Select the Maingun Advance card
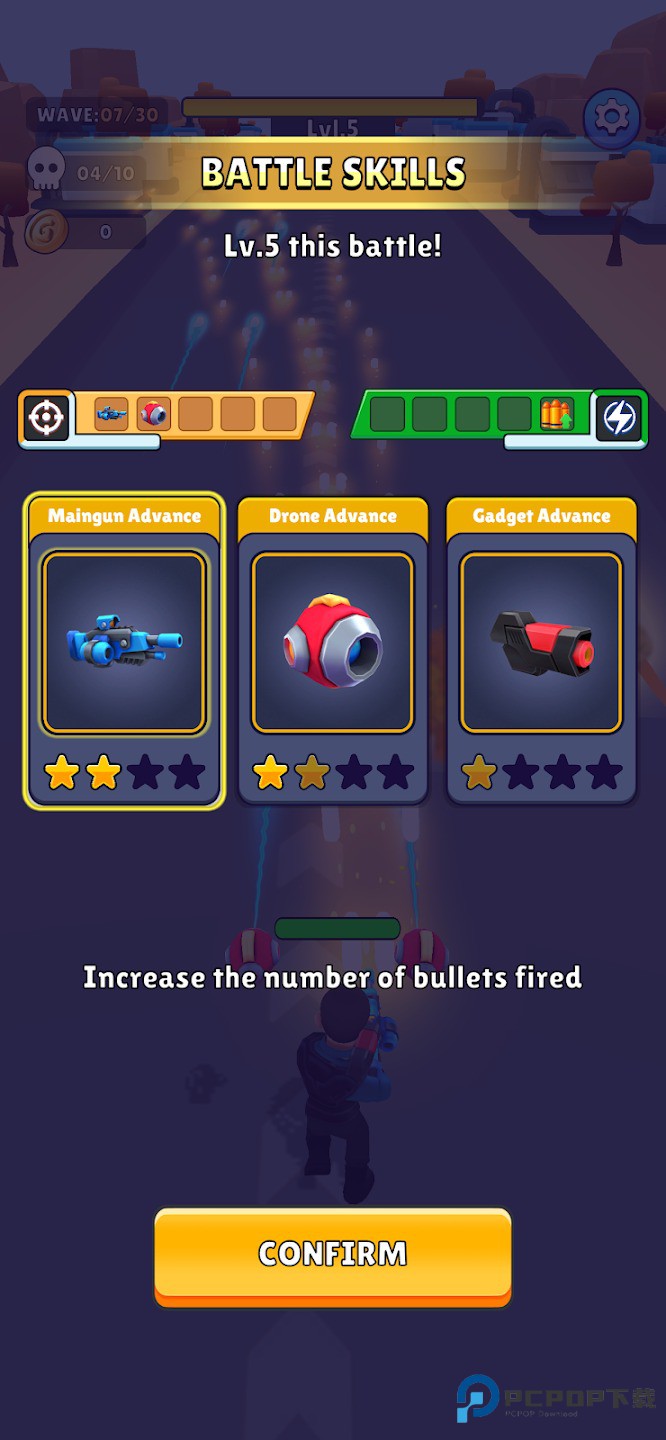Screen dimensions: 666x1440 124,650
